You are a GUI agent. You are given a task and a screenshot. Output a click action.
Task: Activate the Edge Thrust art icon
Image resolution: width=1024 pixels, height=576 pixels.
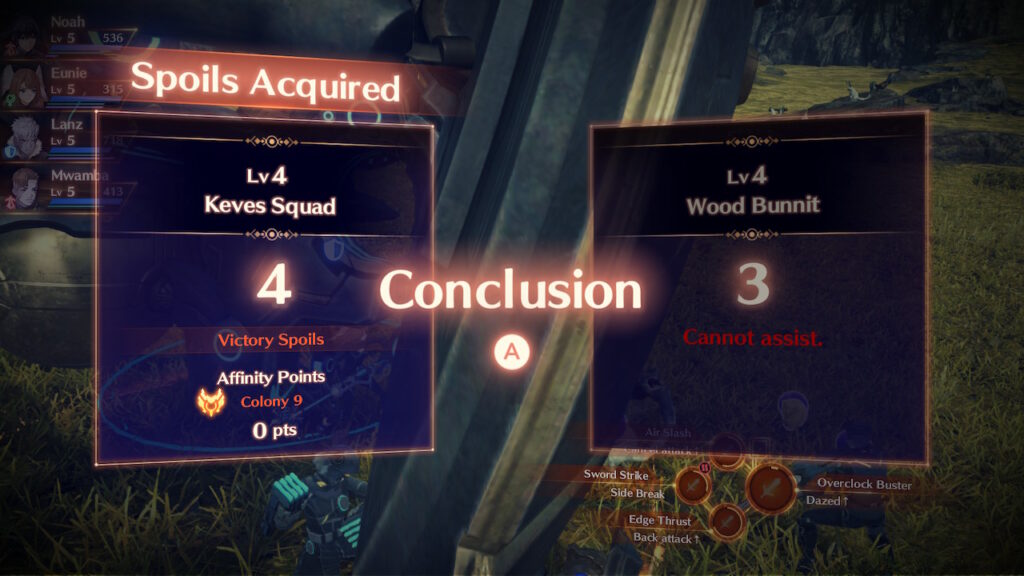coord(726,521)
